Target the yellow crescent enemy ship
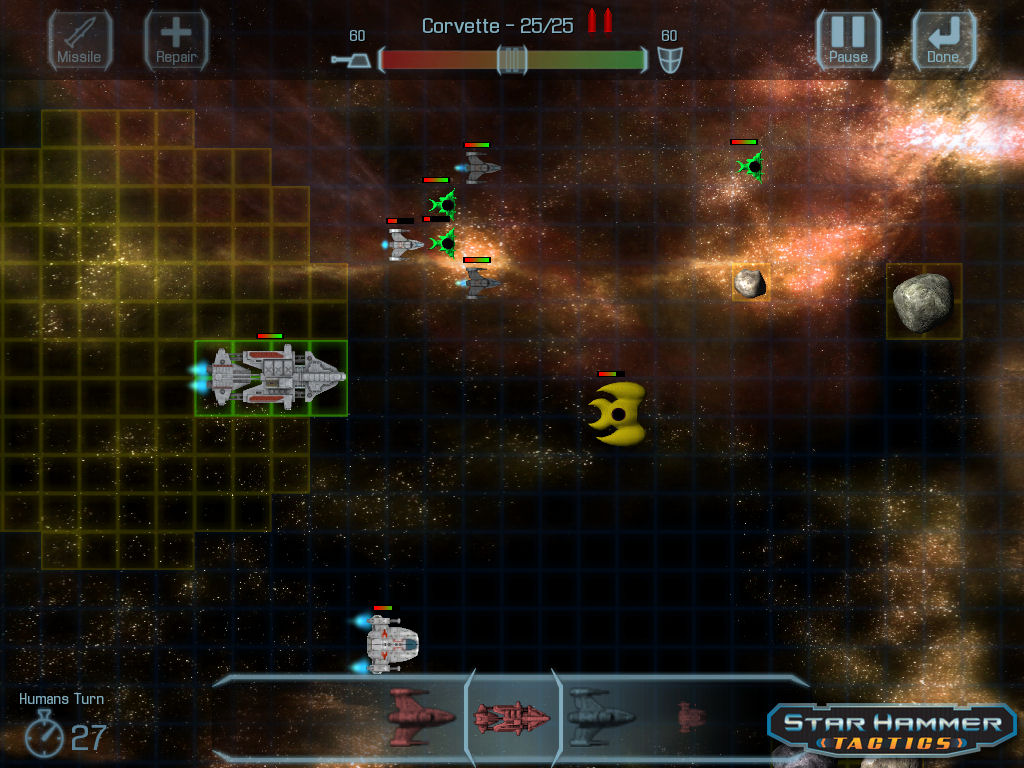 click(x=617, y=412)
